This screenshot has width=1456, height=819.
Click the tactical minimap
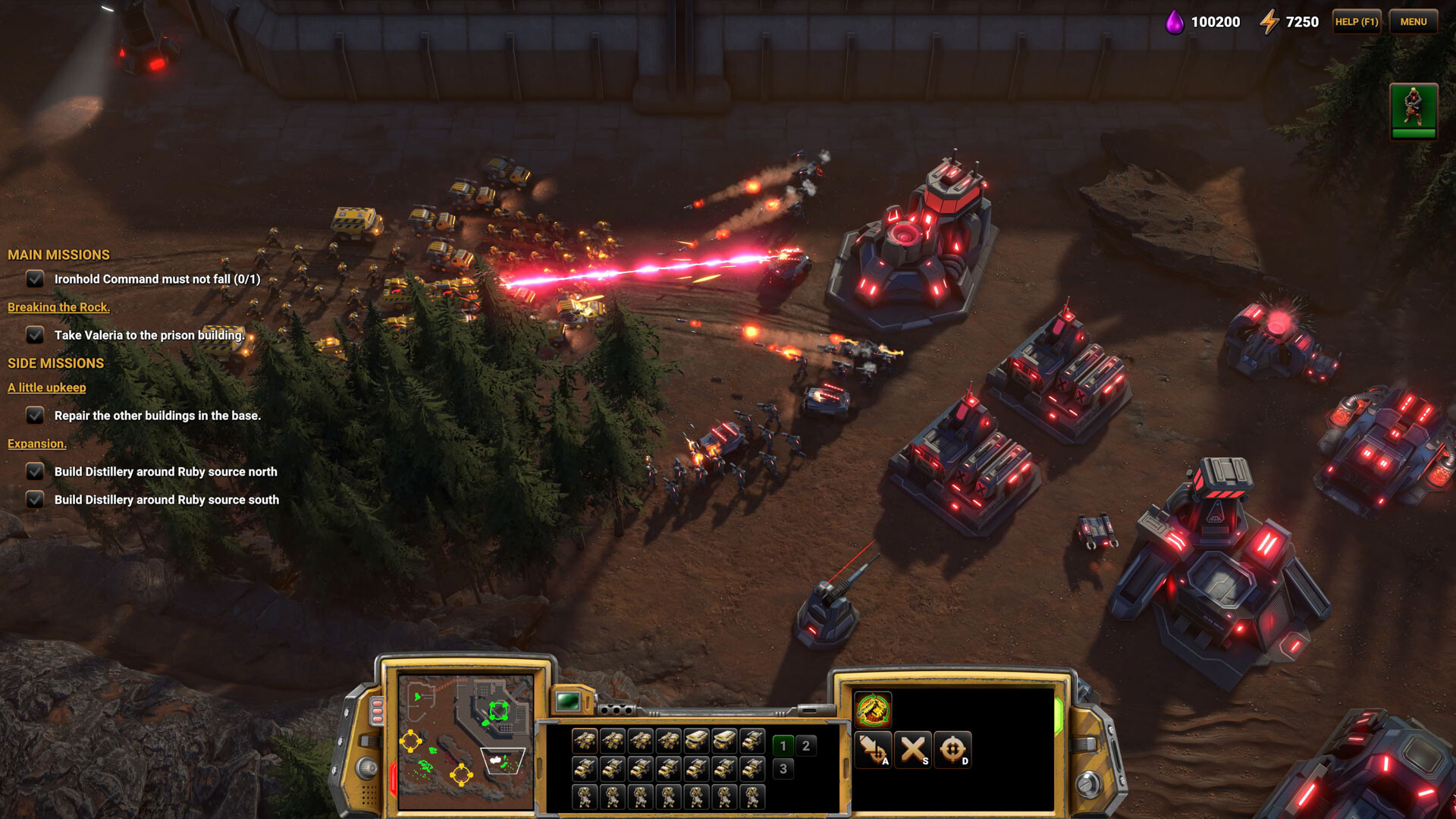tap(466, 741)
